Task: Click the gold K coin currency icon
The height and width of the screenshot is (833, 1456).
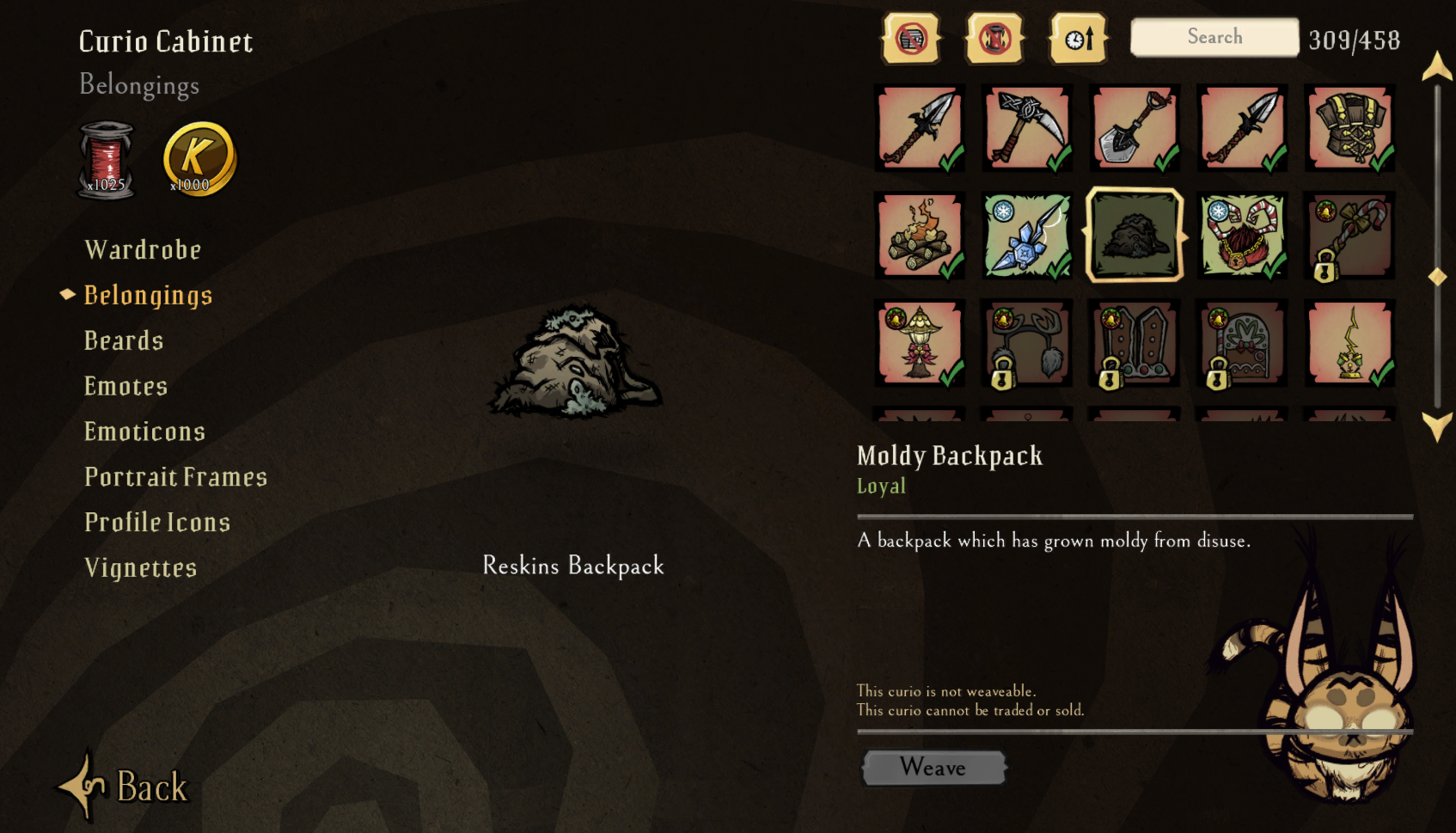Action: [198, 157]
